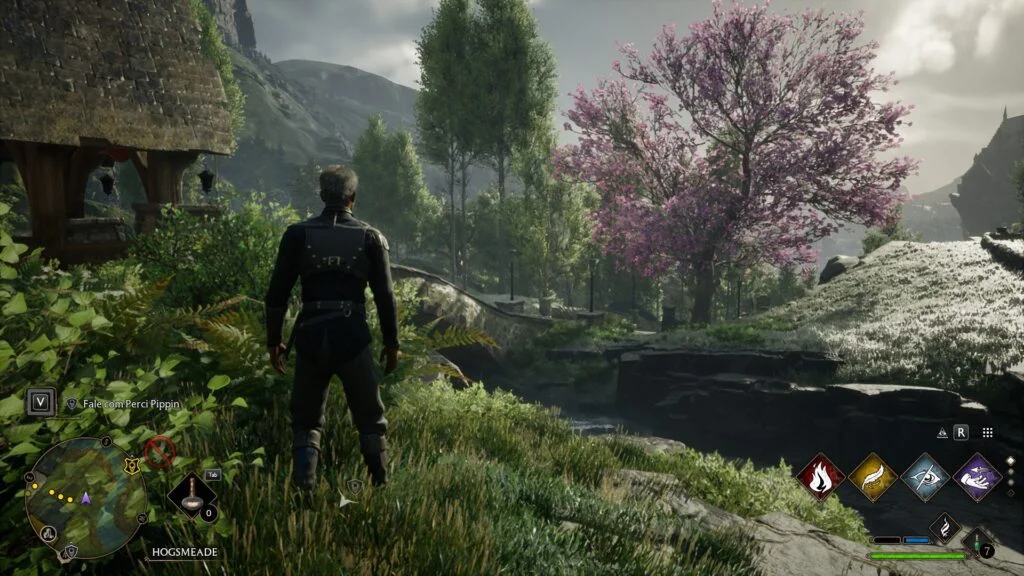This screenshot has width=1024, height=576.
Task: Open the spell set grid icon
Action: pos(987,433)
